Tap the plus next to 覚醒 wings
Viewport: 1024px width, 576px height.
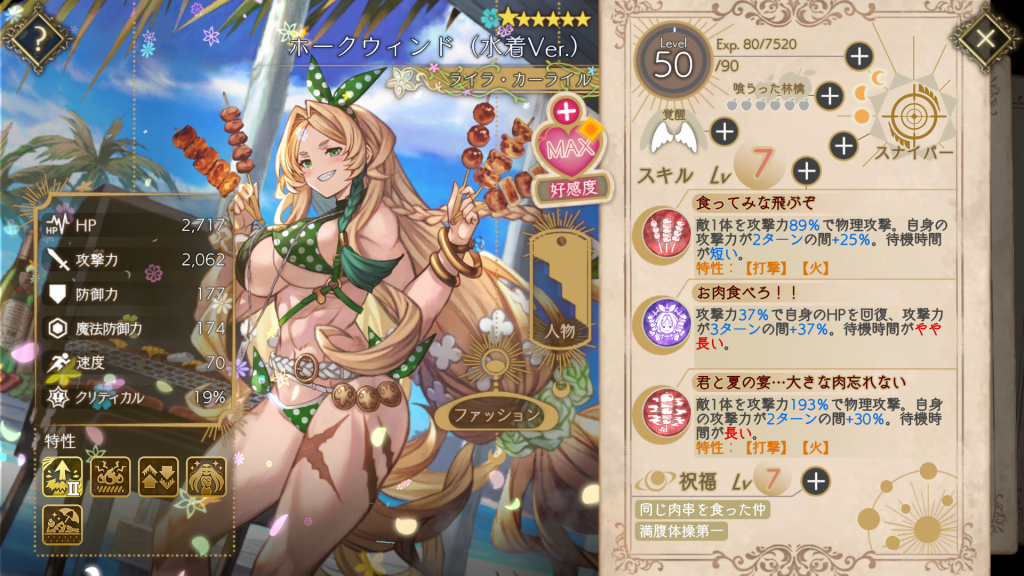[724, 130]
